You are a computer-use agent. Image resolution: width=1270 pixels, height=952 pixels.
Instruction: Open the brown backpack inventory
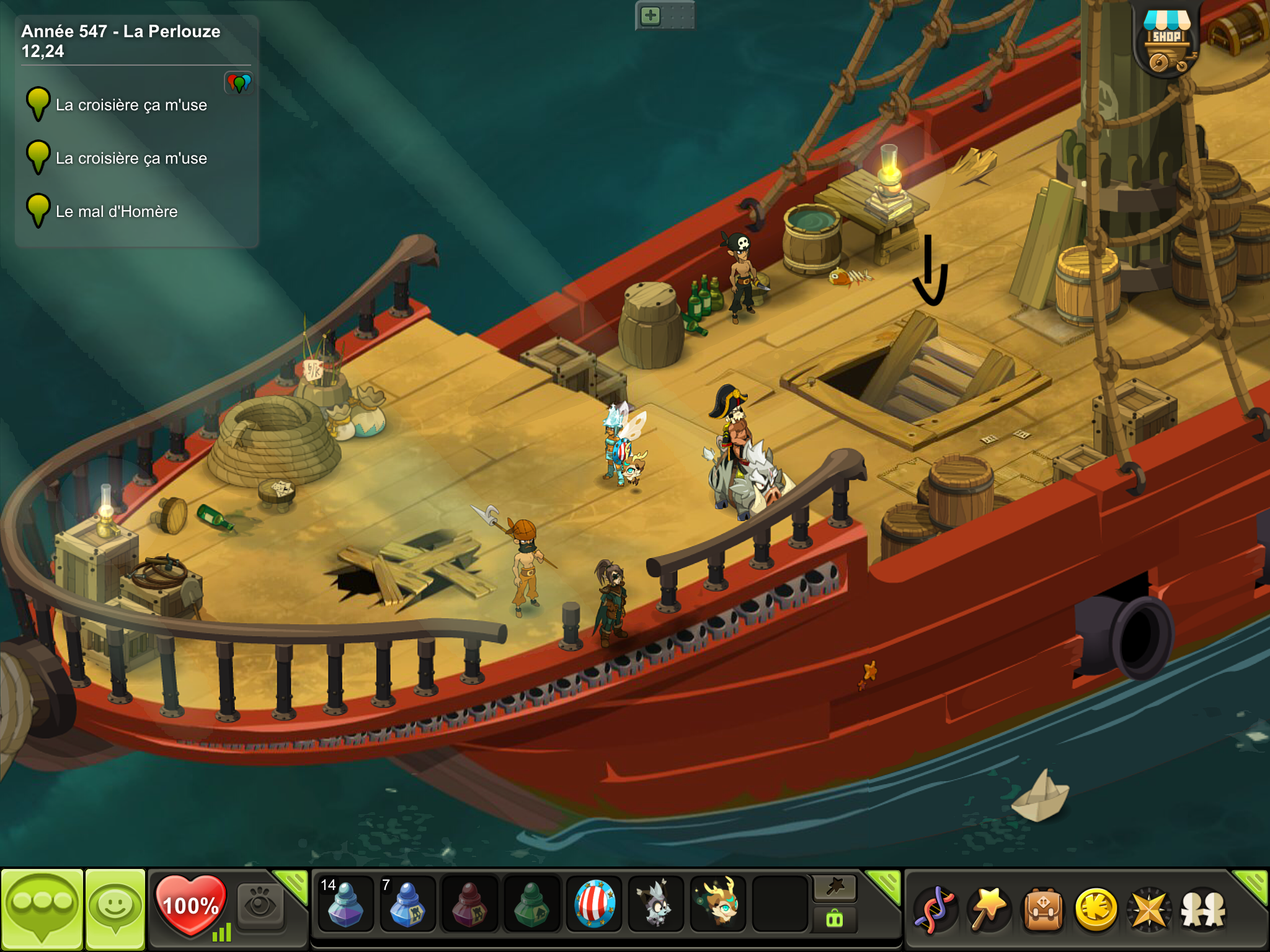(1043, 909)
